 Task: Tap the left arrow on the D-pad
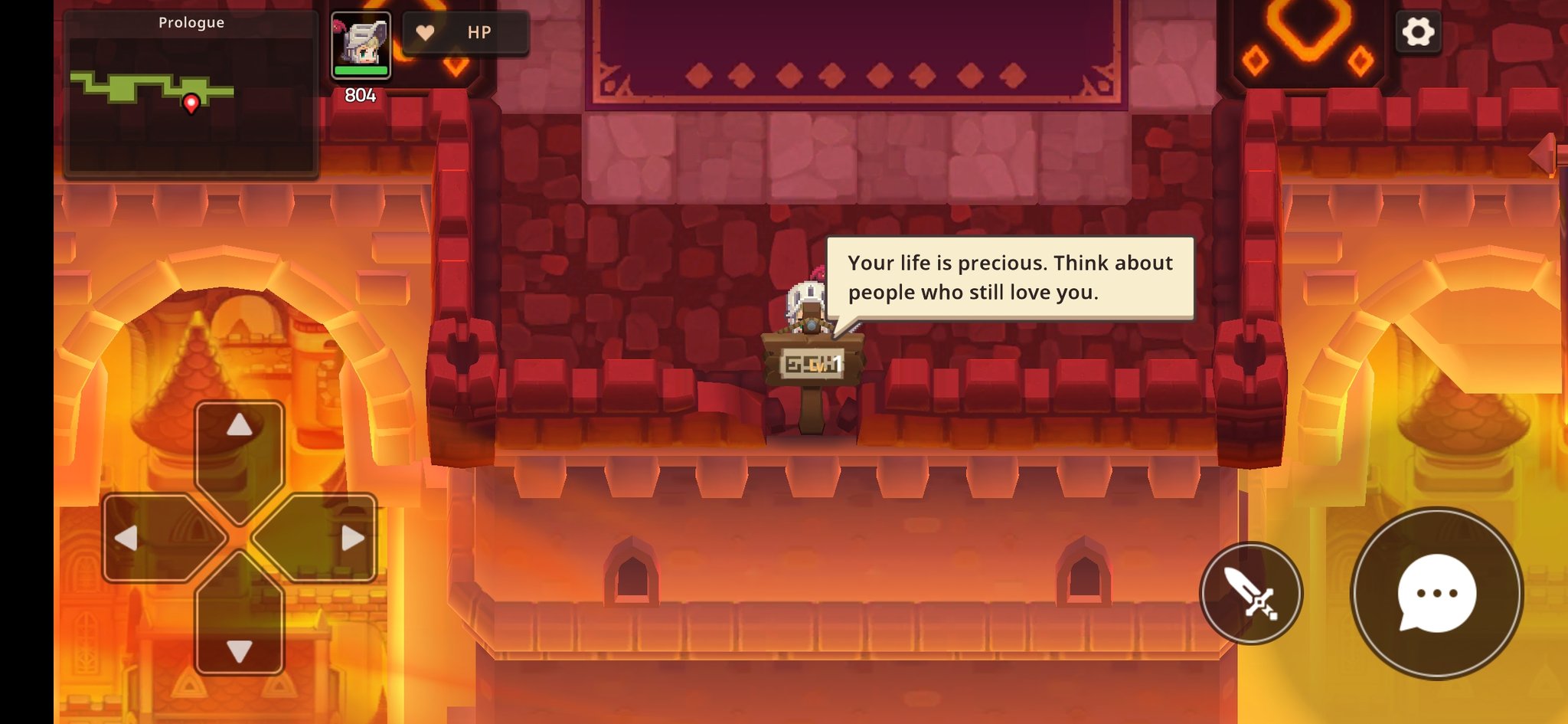[x=145, y=538]
